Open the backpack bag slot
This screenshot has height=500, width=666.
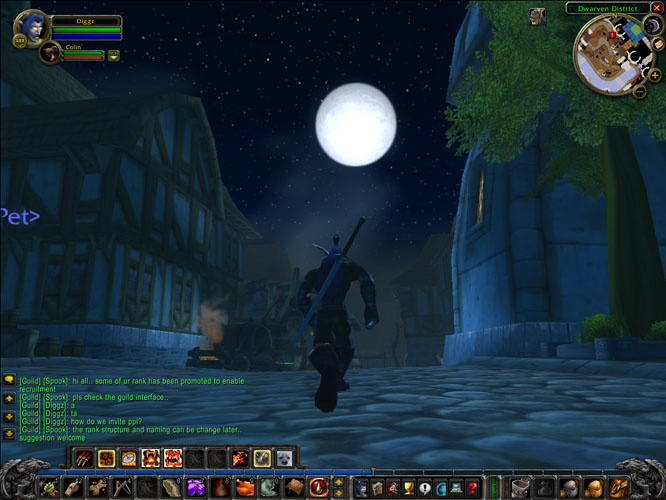(617, 488)
